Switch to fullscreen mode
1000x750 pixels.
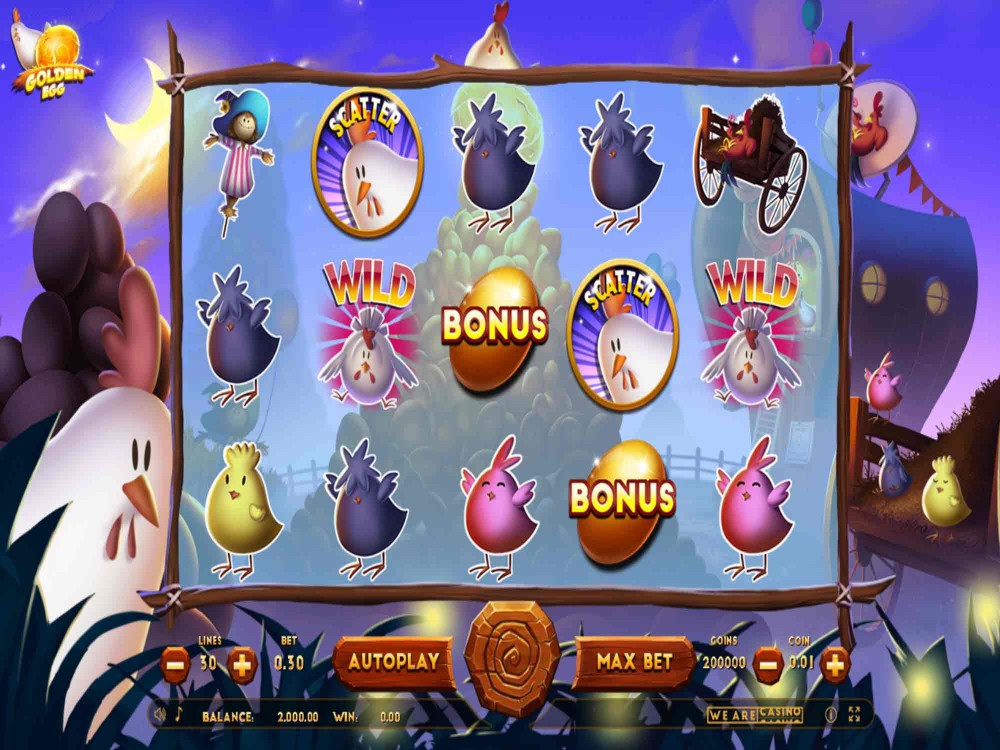(x=854, y=715)
